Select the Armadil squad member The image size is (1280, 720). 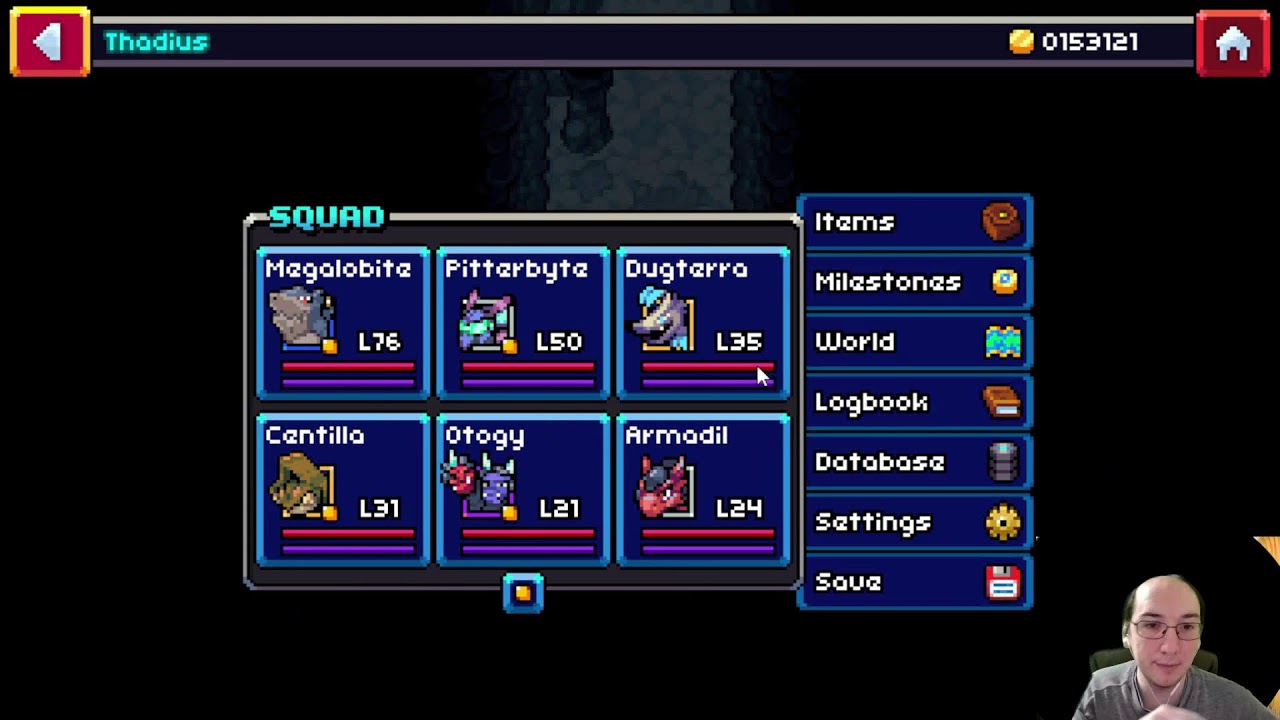(703, 490)
